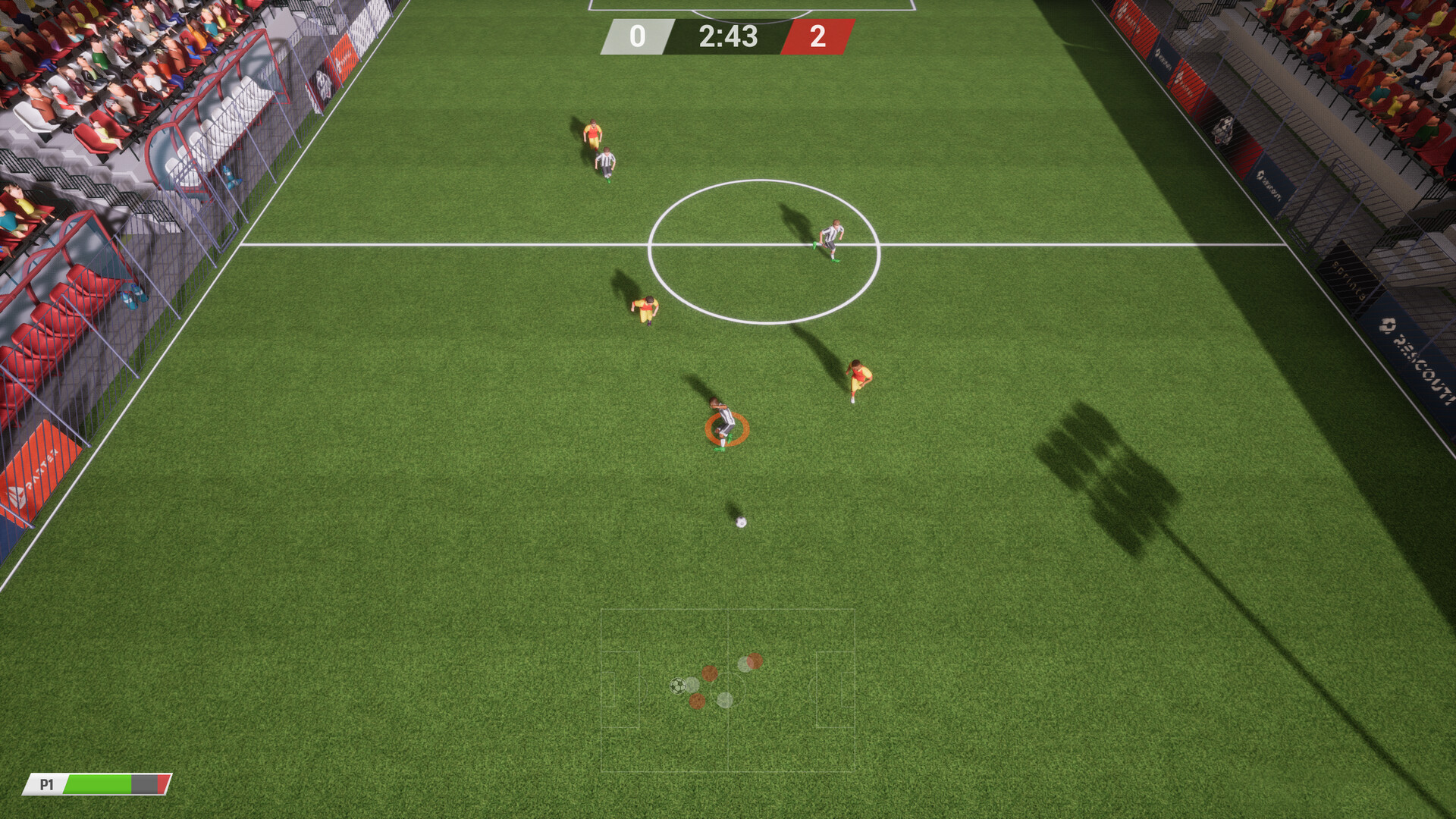The height and width of the screenshot is (819, 1456).
Task: Select the soccer ball marker on the radar
Action: point(677,686)
